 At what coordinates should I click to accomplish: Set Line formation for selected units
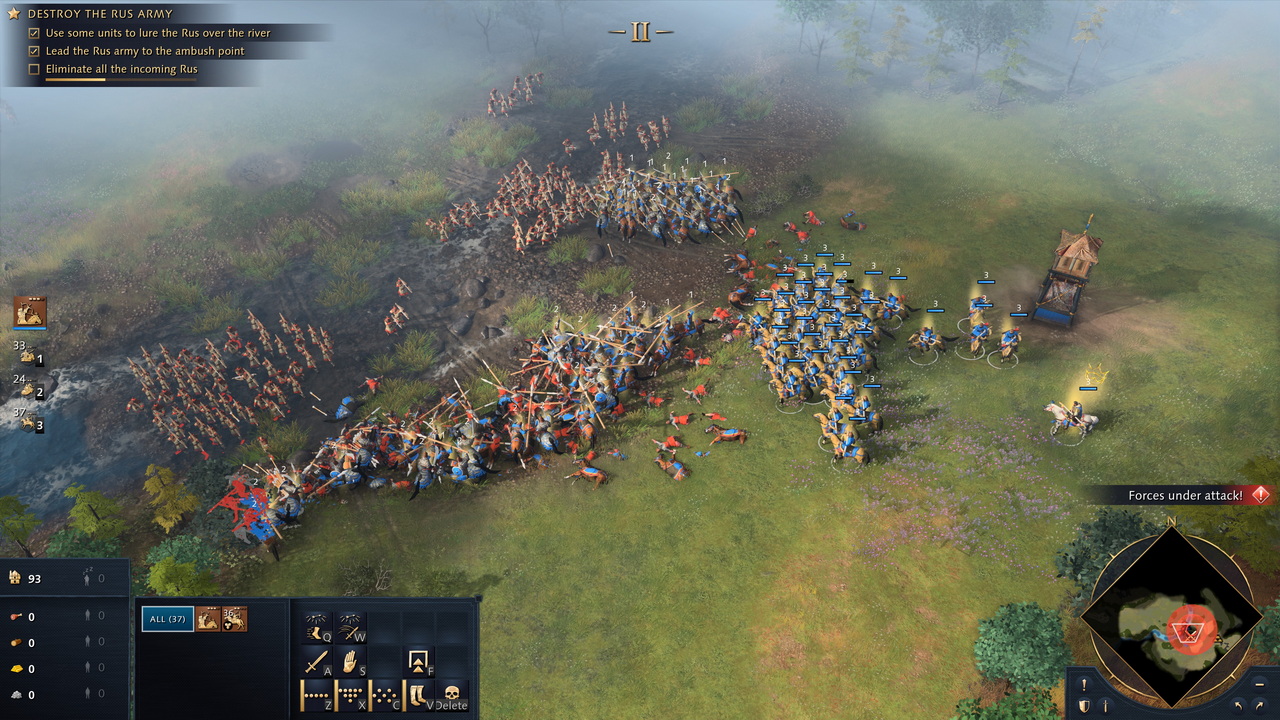pyautogui.click(x=317, y=694)
